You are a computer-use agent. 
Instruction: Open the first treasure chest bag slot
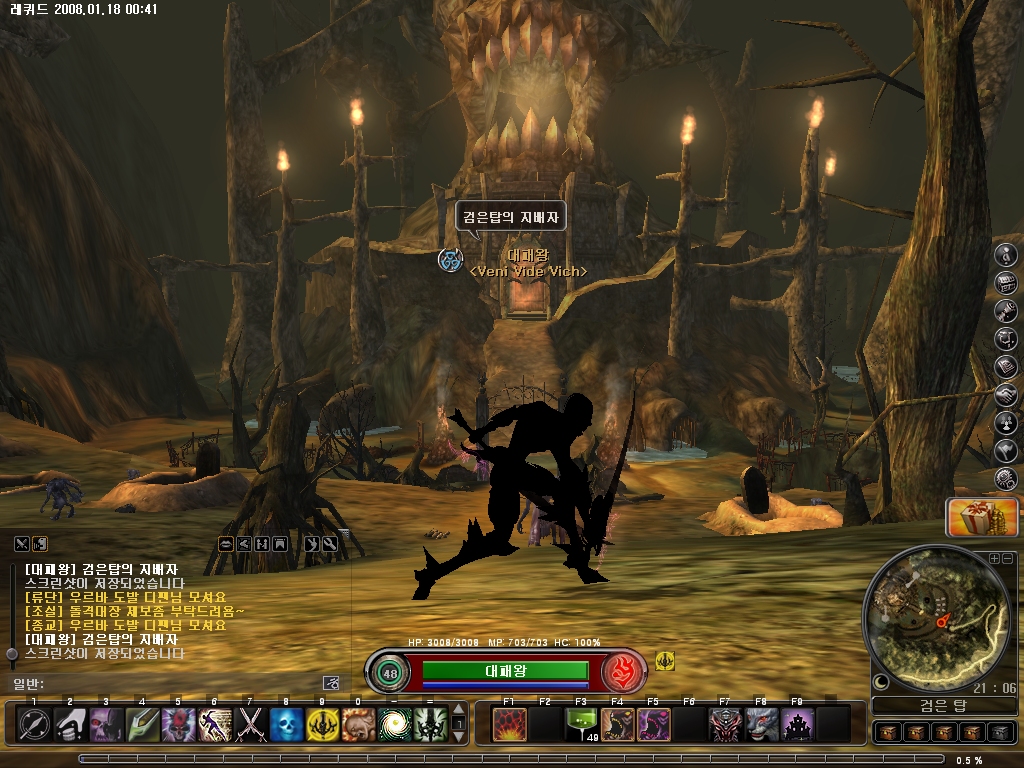coord(887,733)
